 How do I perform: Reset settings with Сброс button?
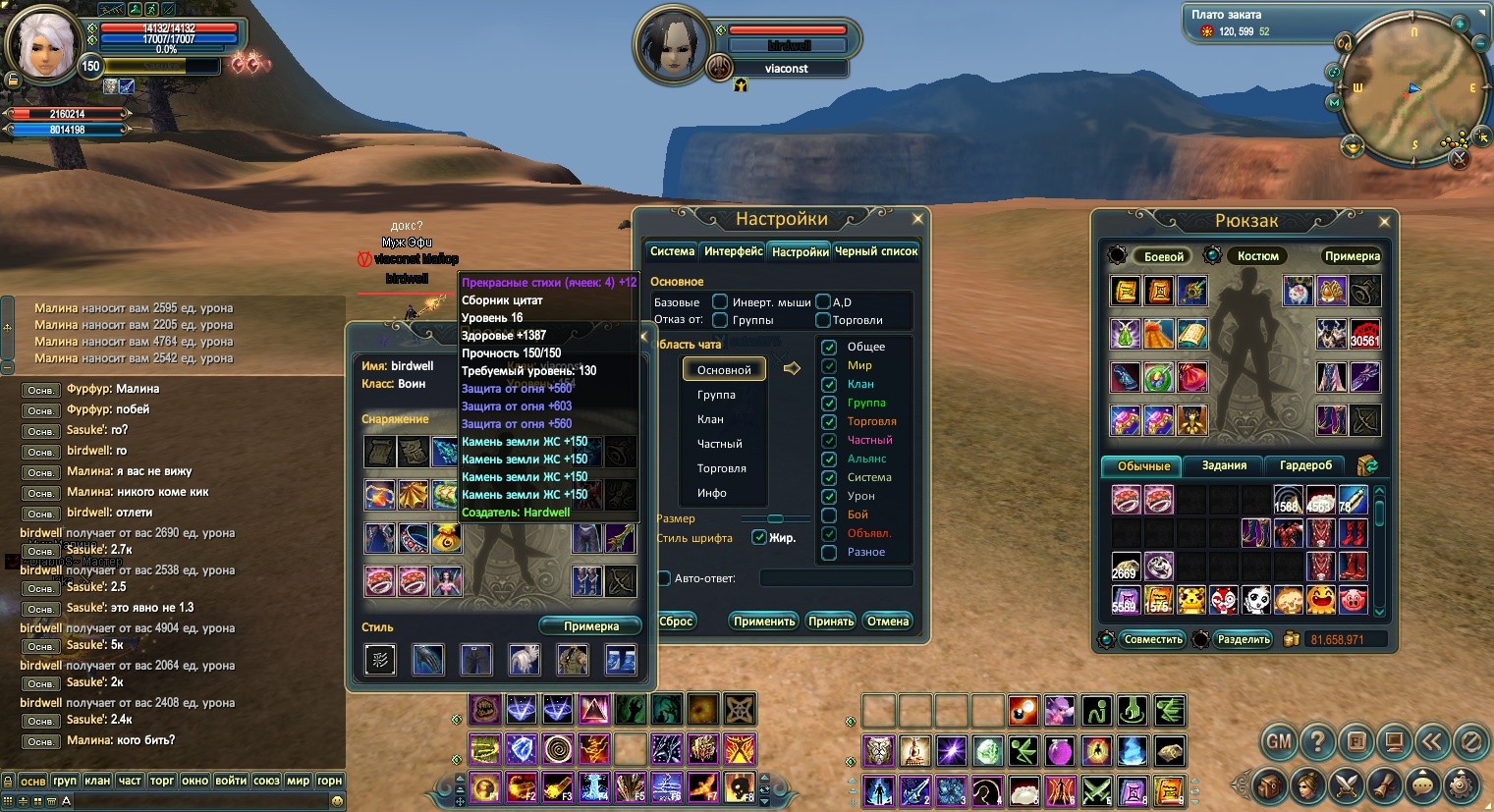(676, 622)
